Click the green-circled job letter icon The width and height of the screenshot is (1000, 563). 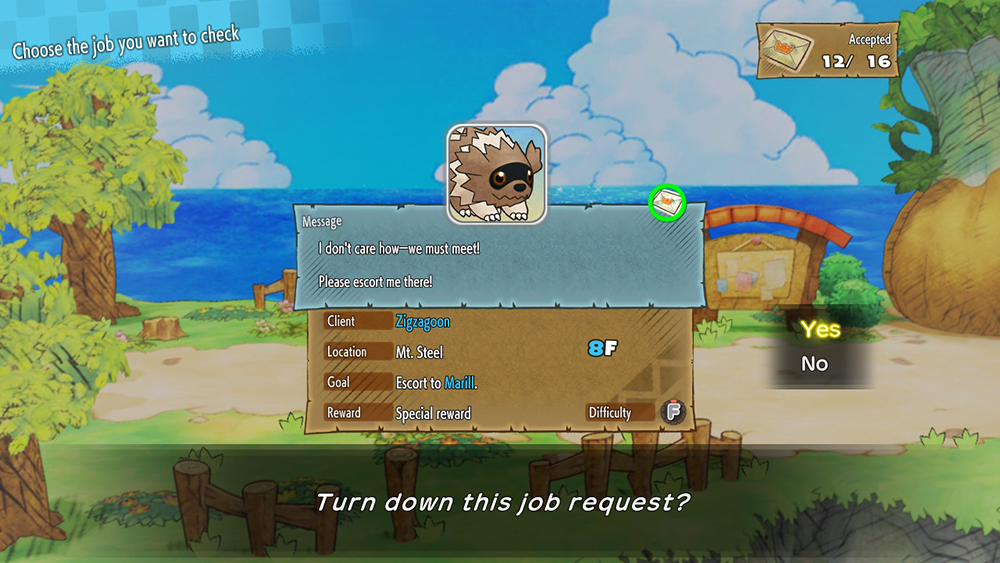667,201
